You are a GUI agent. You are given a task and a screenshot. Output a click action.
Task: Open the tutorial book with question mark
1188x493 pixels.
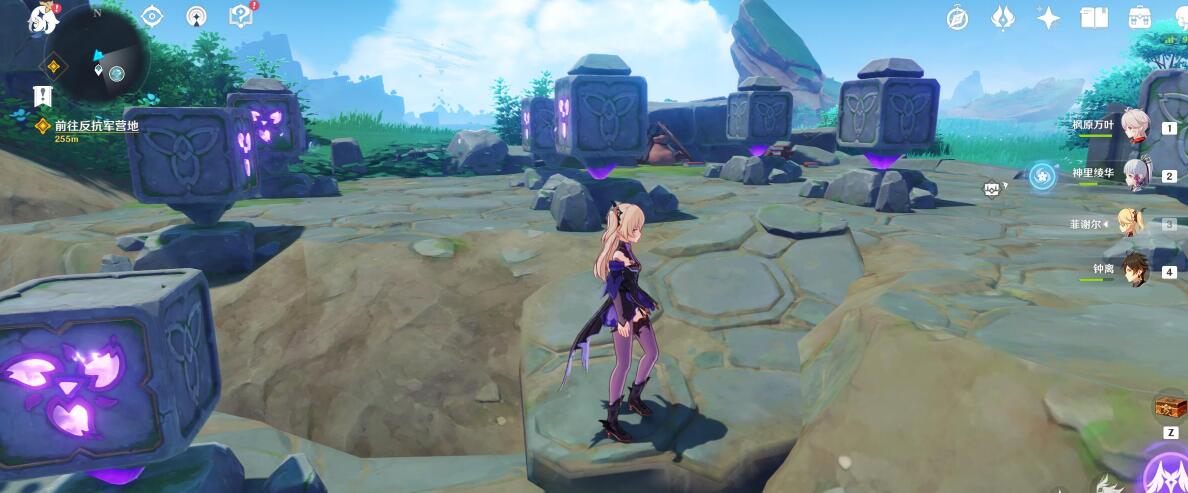pos(241,16)
